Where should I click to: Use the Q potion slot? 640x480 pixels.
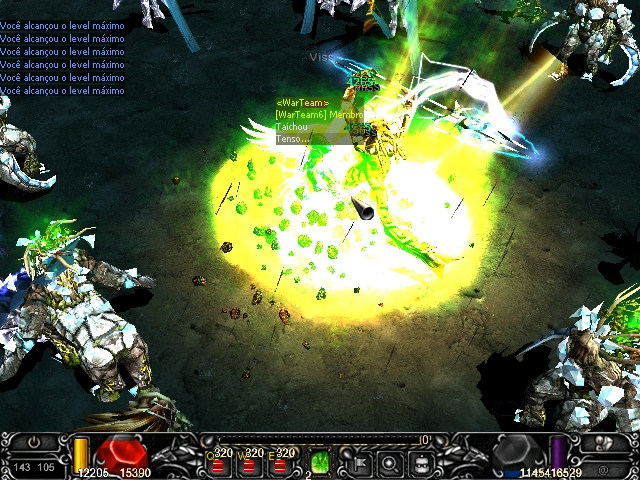pyautogui.click(x=219, y=464)
